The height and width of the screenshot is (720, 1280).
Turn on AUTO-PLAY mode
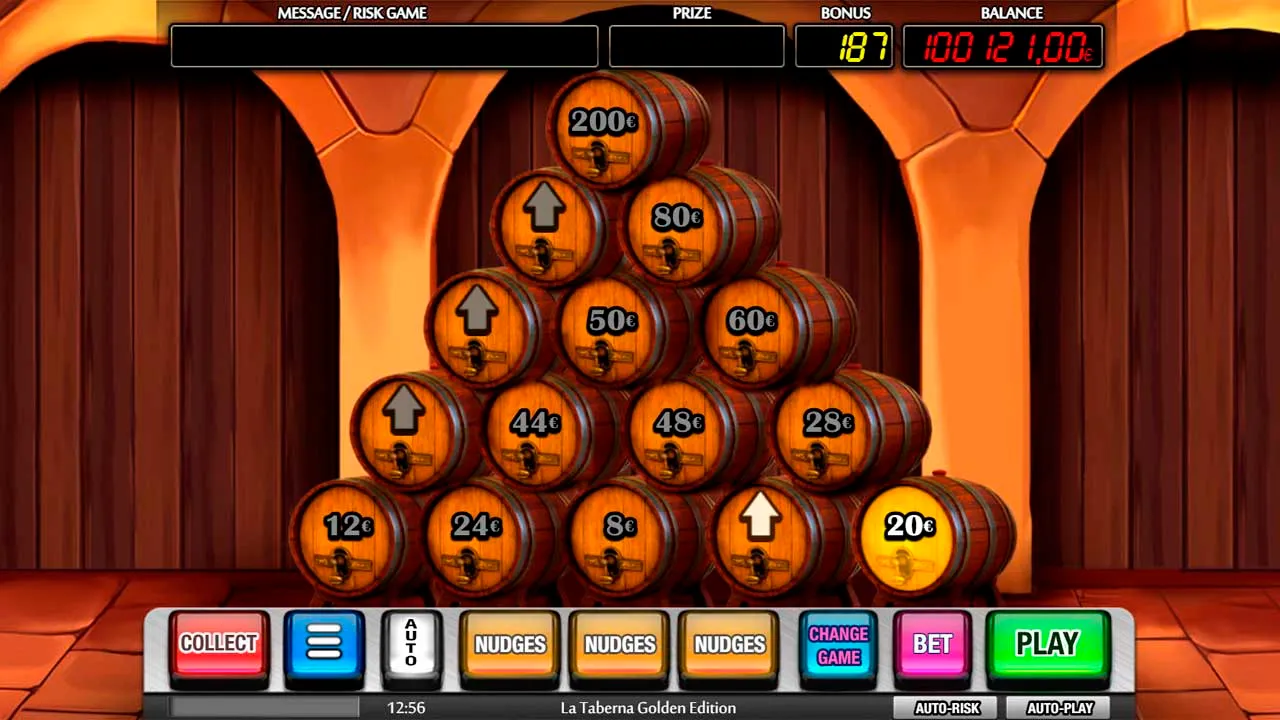click(x=1059, y=708)
